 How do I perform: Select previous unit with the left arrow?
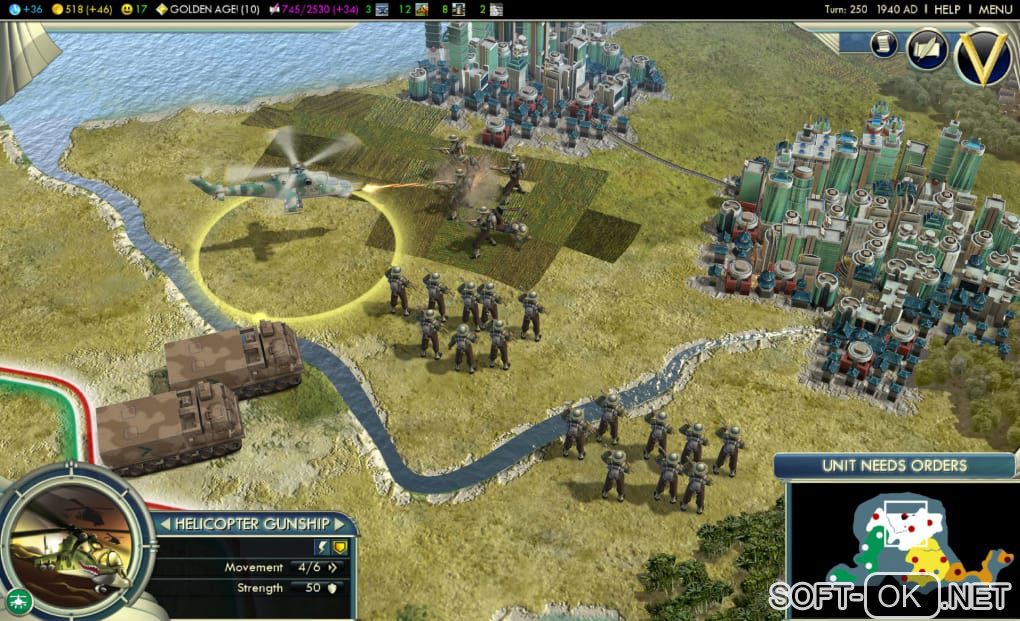165,523
